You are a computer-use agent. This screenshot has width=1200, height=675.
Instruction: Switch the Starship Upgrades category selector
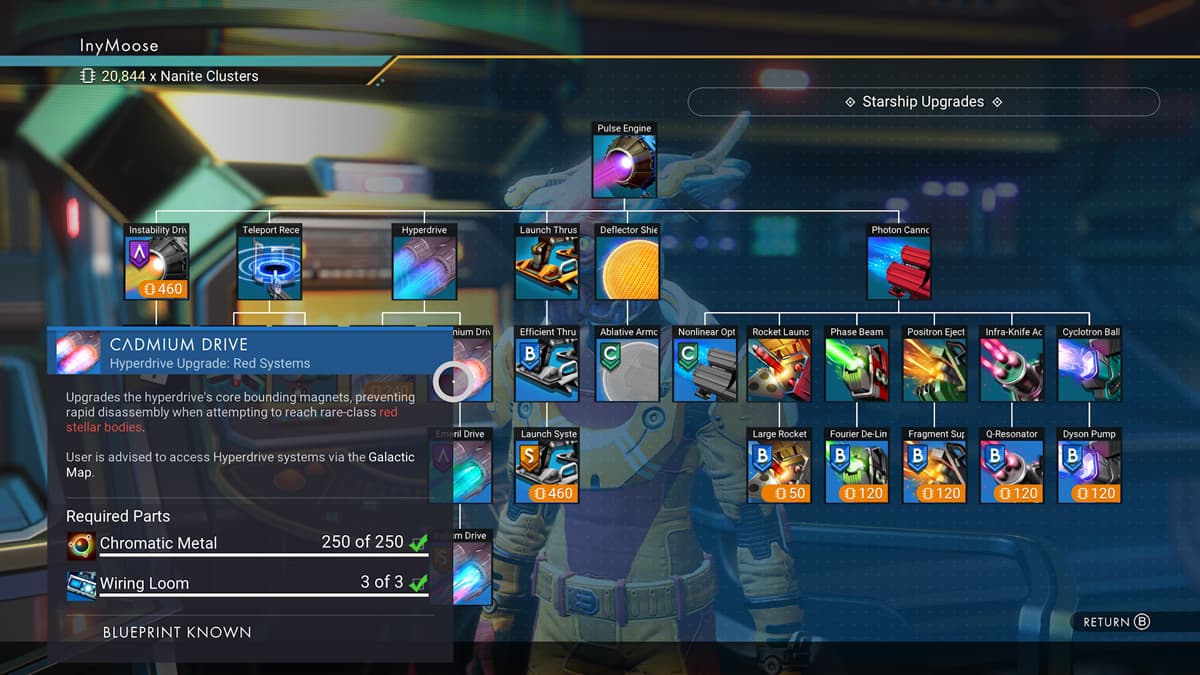pos(923,102)
